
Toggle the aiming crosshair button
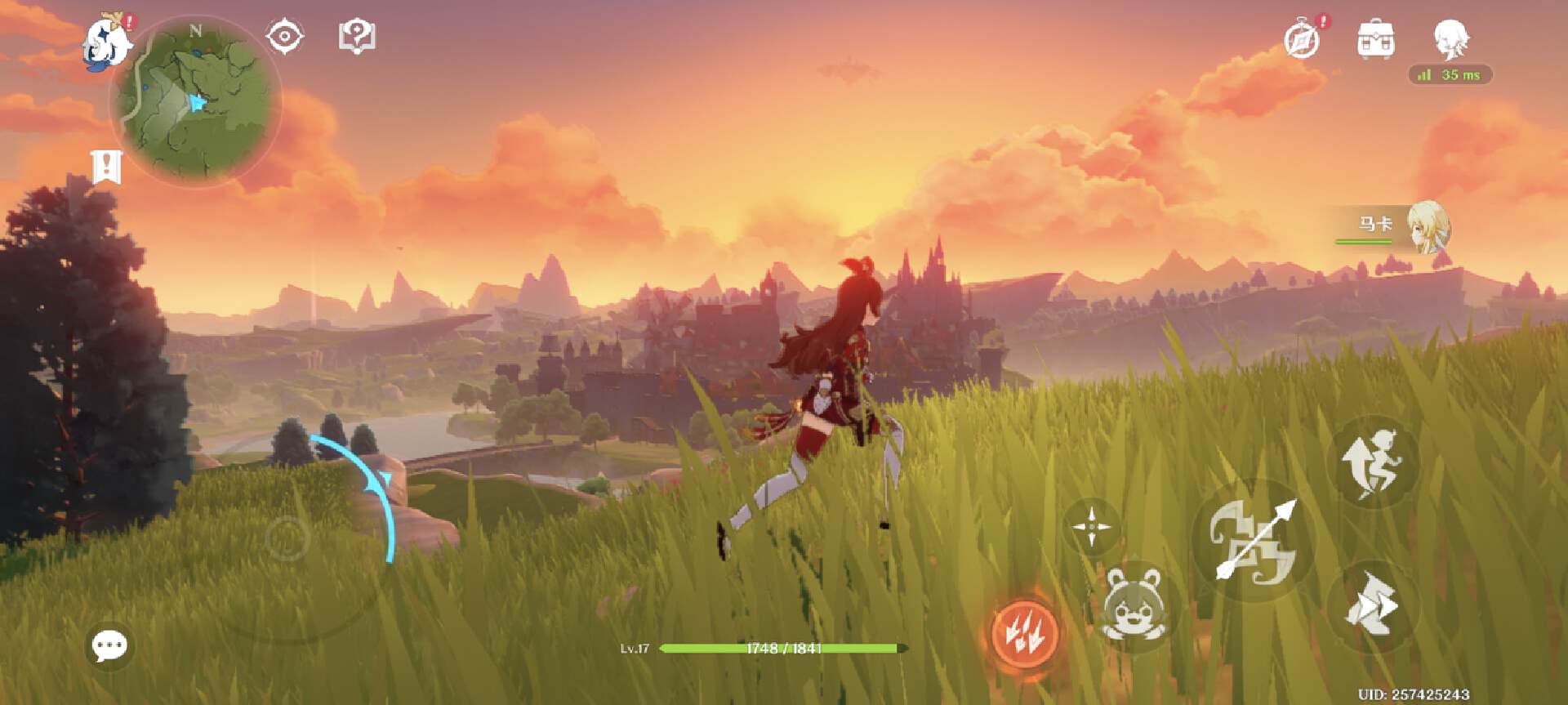point(1092,527)
